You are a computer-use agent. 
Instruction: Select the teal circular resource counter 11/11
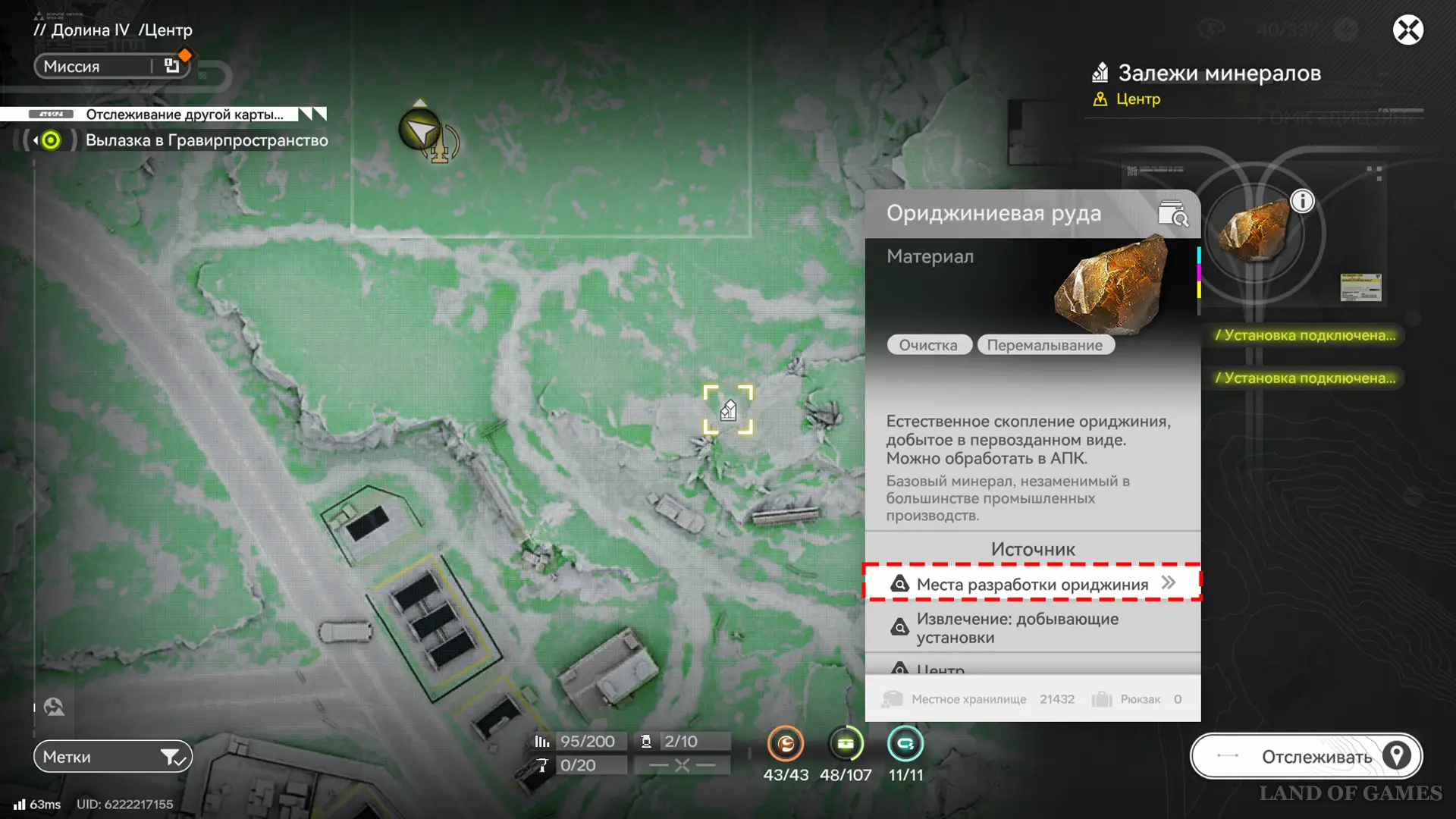click(x=905, y=744)
